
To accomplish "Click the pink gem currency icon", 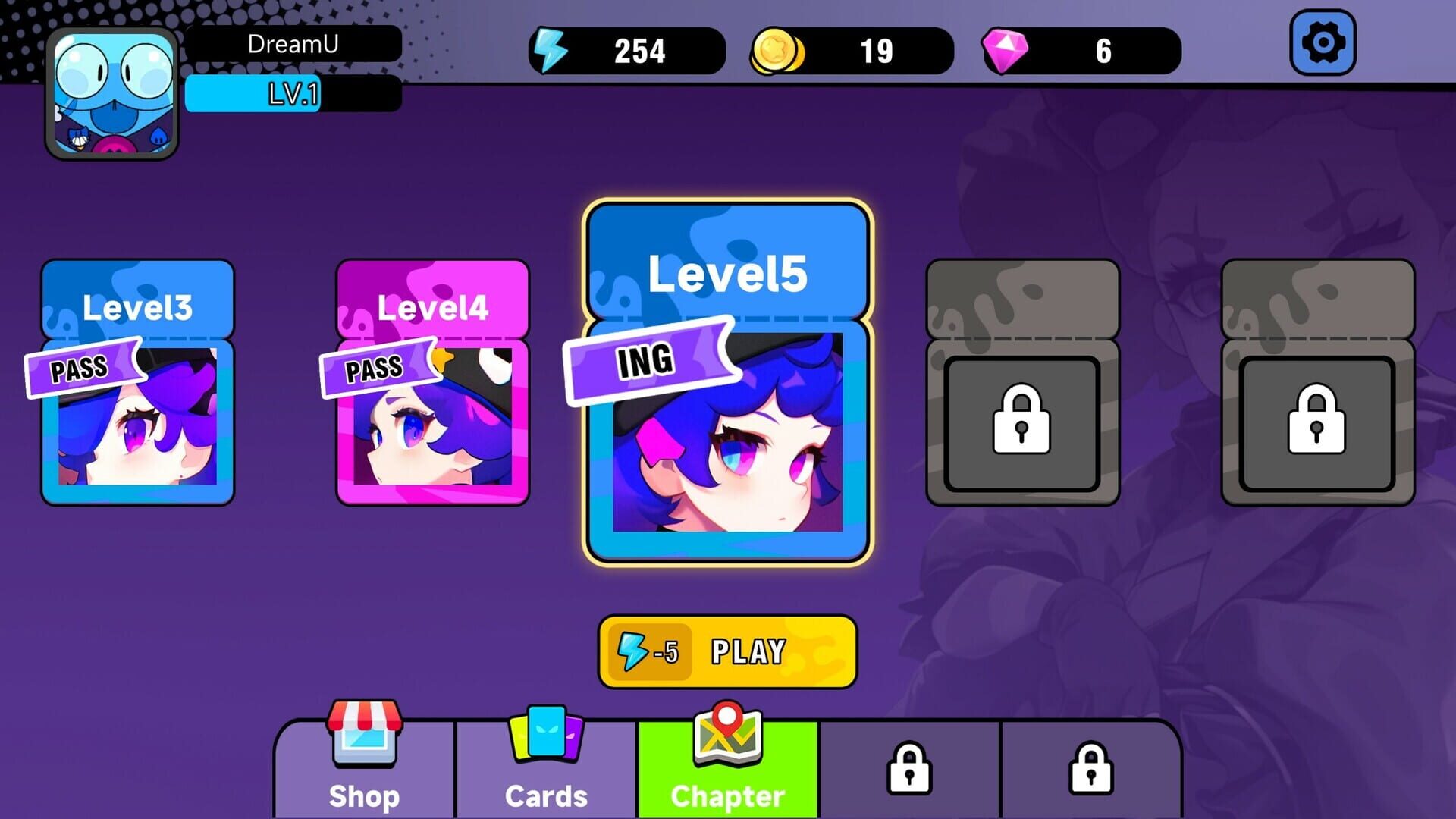I will coord(1006,50).
